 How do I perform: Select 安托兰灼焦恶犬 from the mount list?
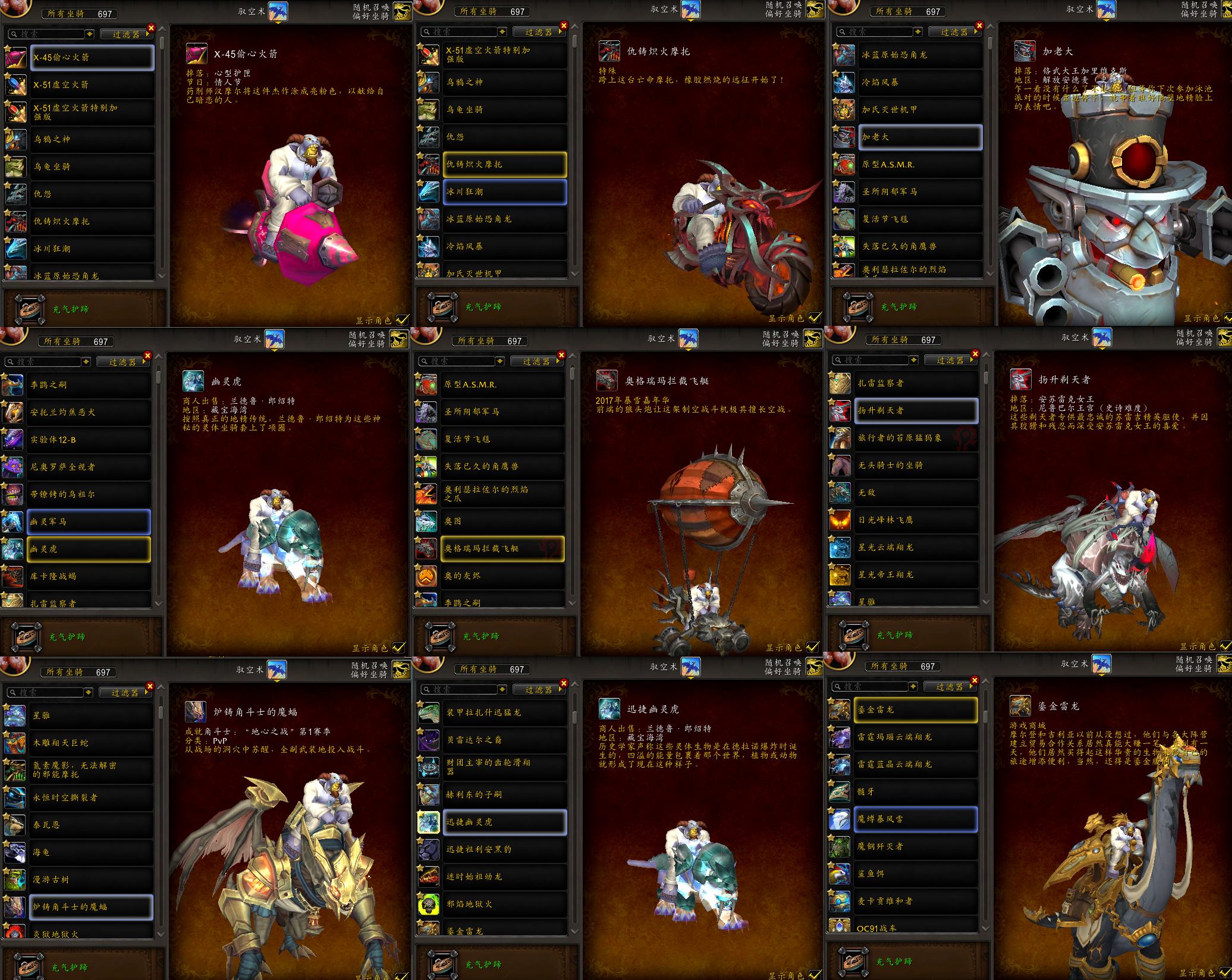88,412
